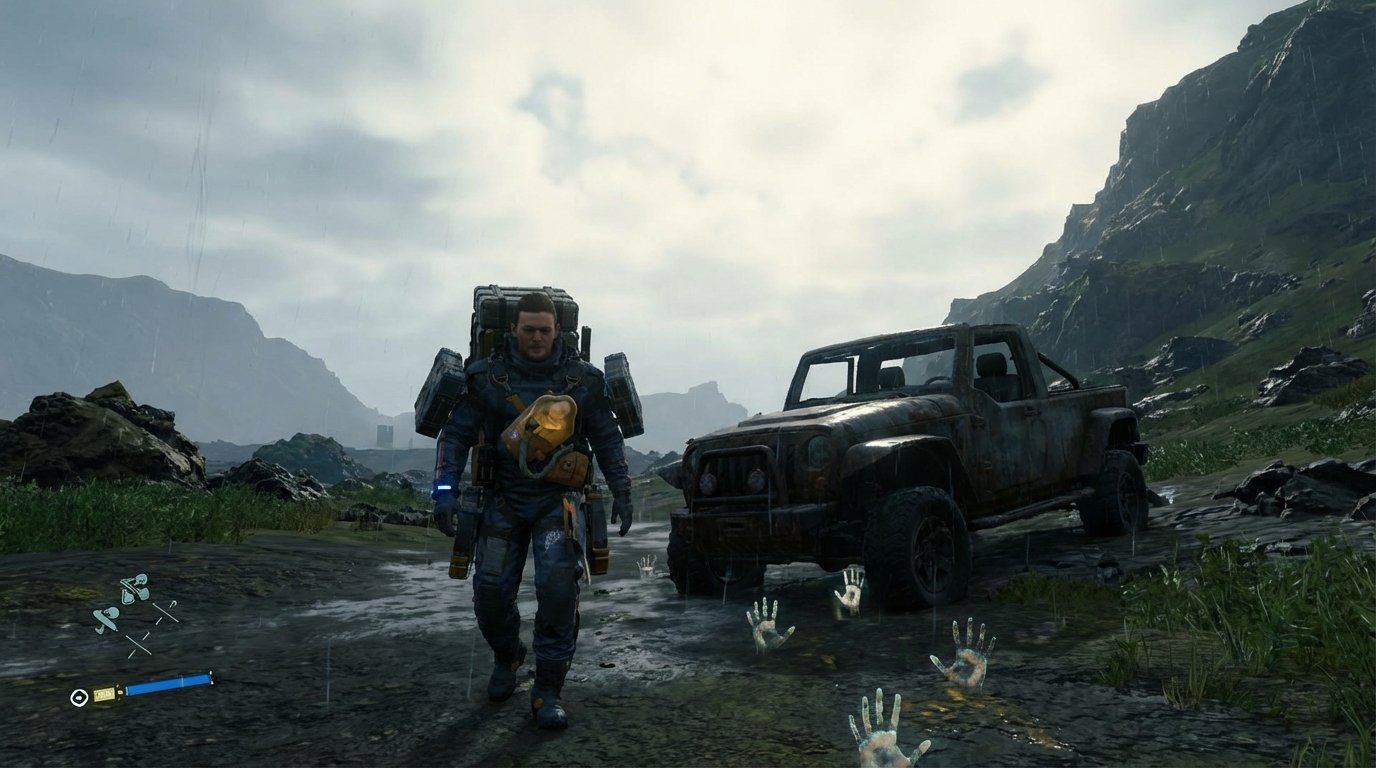
Task: Click the truck's left headlight
Action: (707, 482)
